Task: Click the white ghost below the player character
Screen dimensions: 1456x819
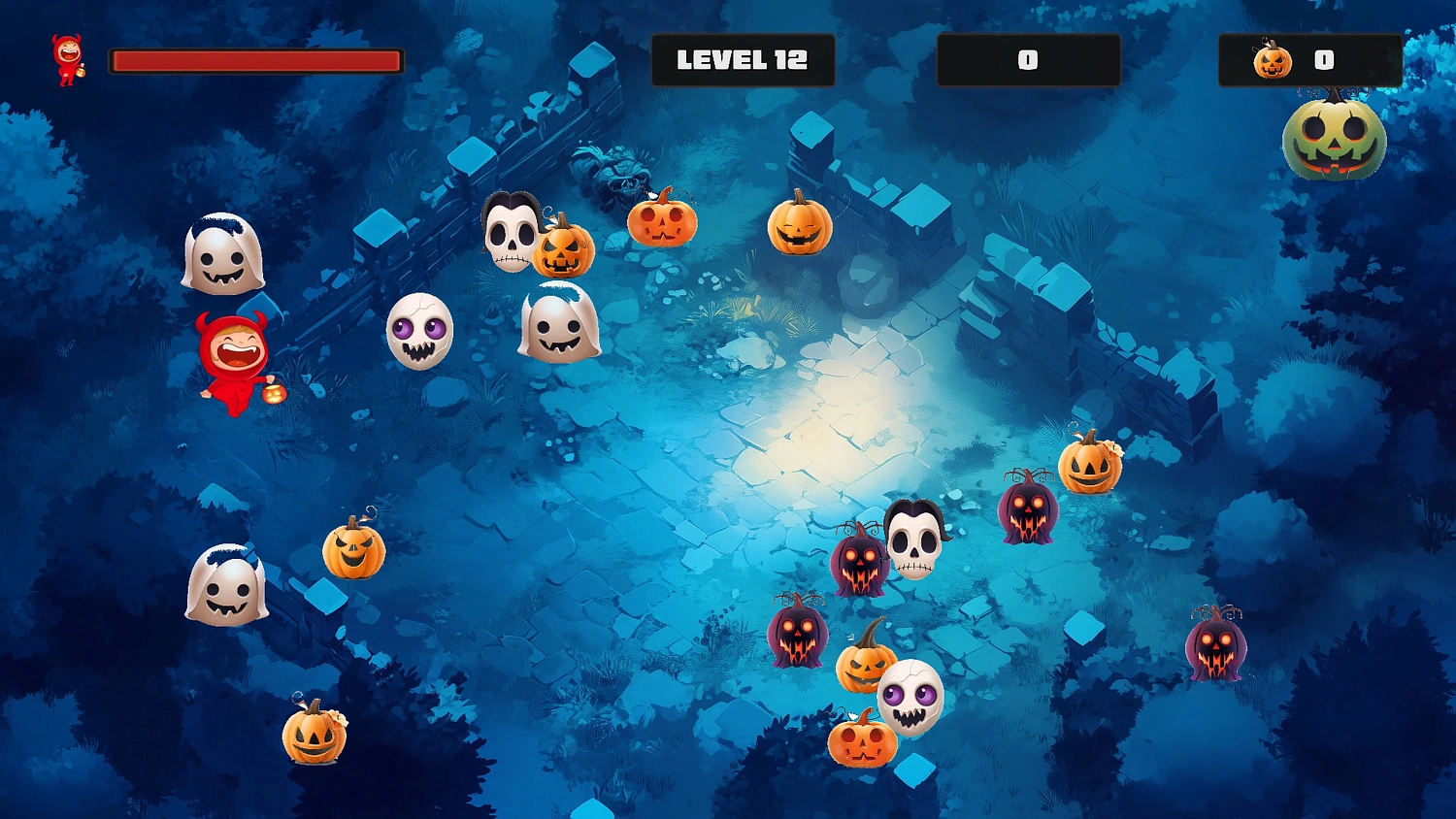Action: pos(225,587)
